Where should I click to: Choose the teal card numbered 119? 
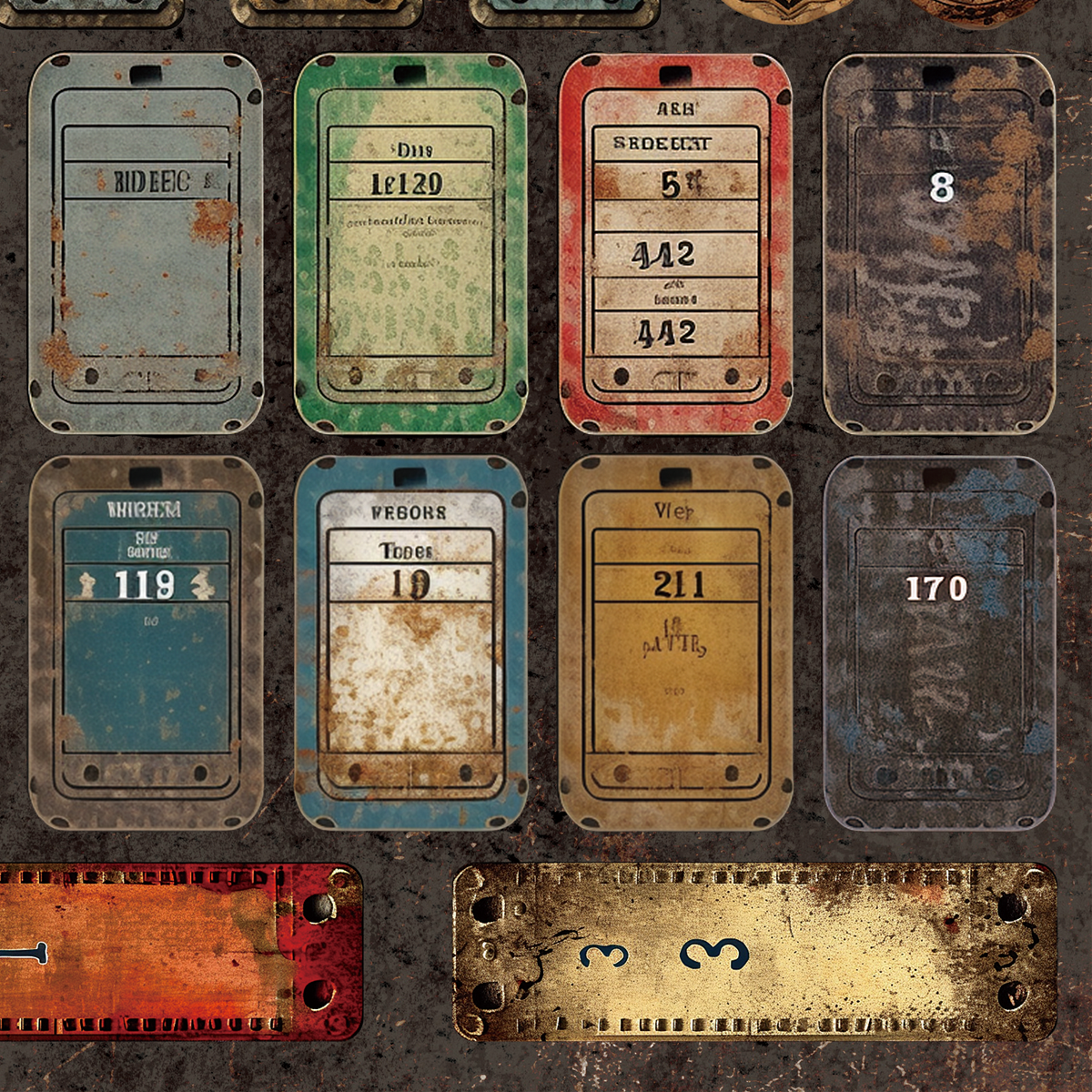coord(146,642)
